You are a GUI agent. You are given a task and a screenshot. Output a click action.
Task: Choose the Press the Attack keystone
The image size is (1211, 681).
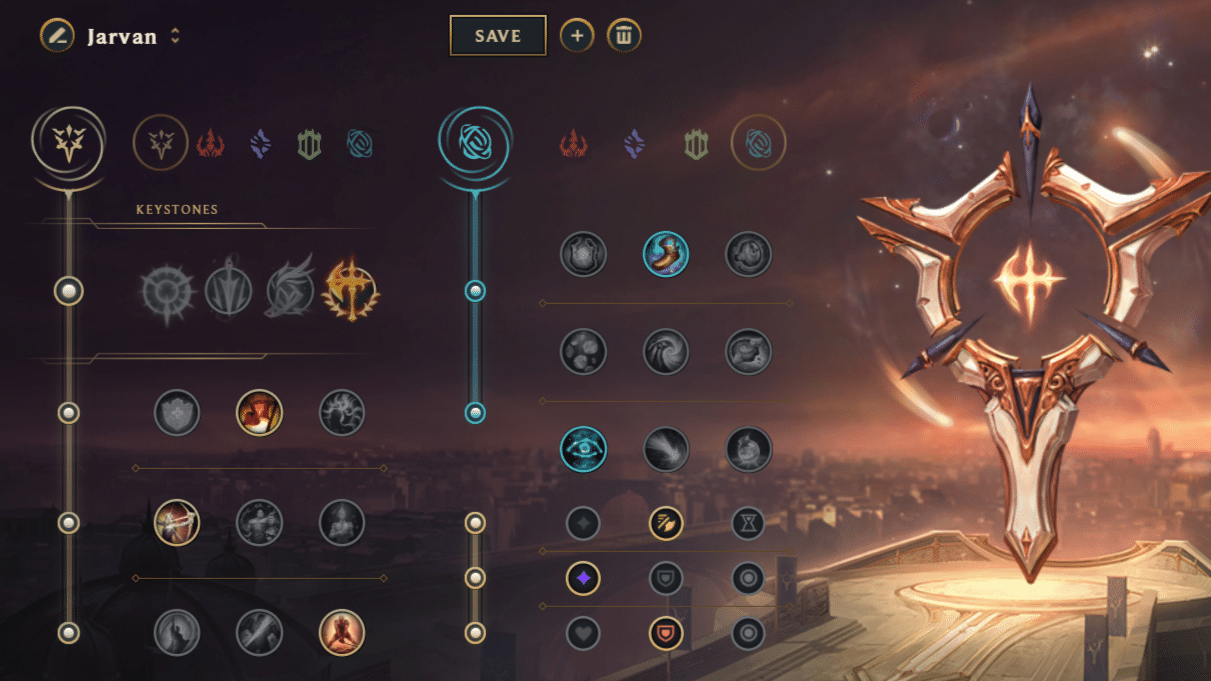165,291
